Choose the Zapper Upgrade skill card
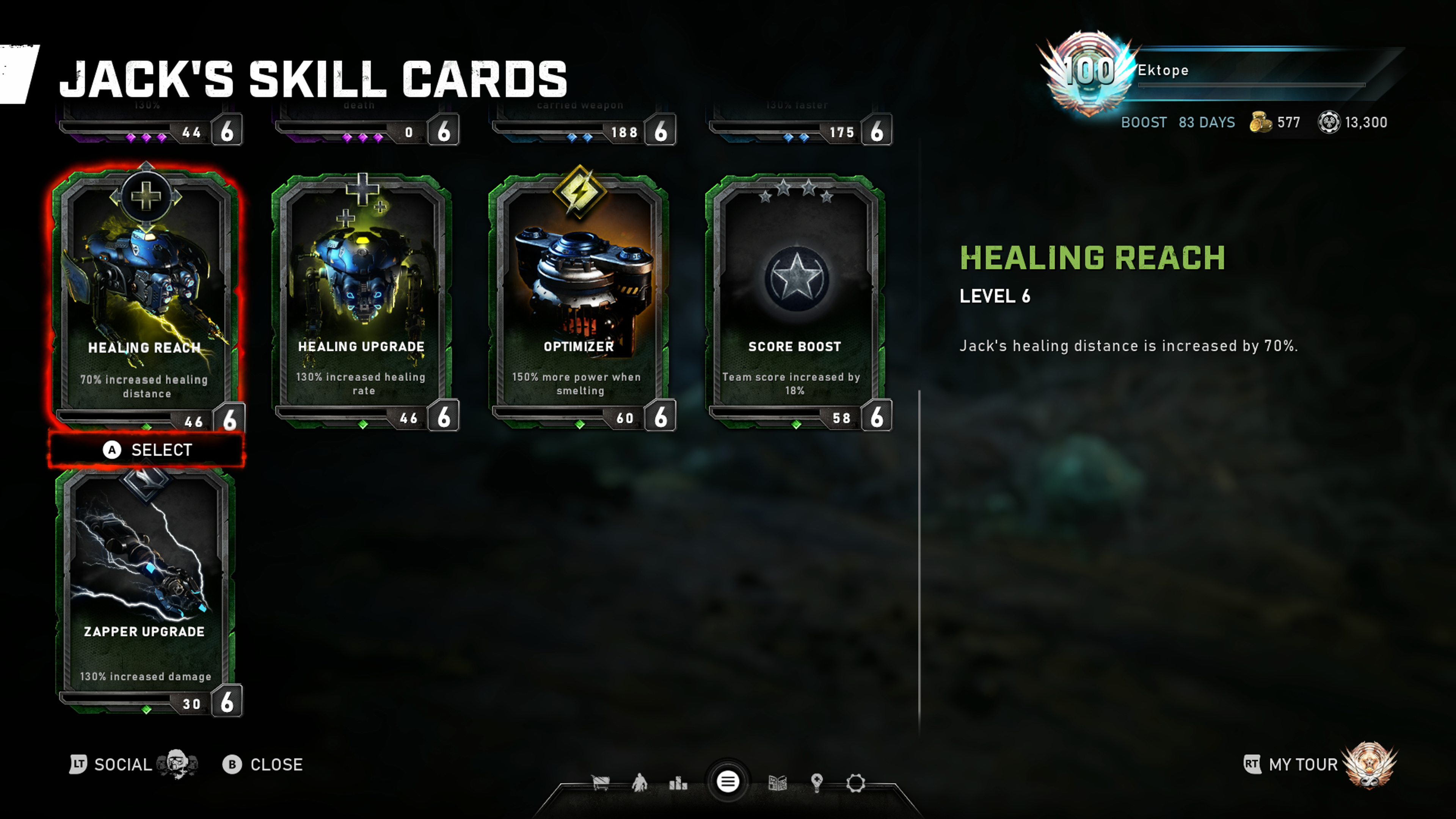 point(146,588)
